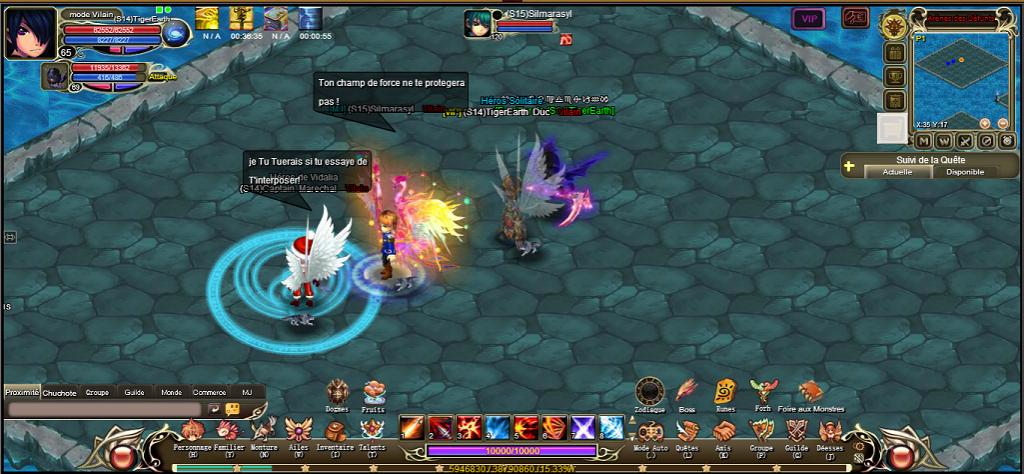Viewport: 1024px width, 474px height.
Task: Open the Talents menu
Action: click(371, 431)
